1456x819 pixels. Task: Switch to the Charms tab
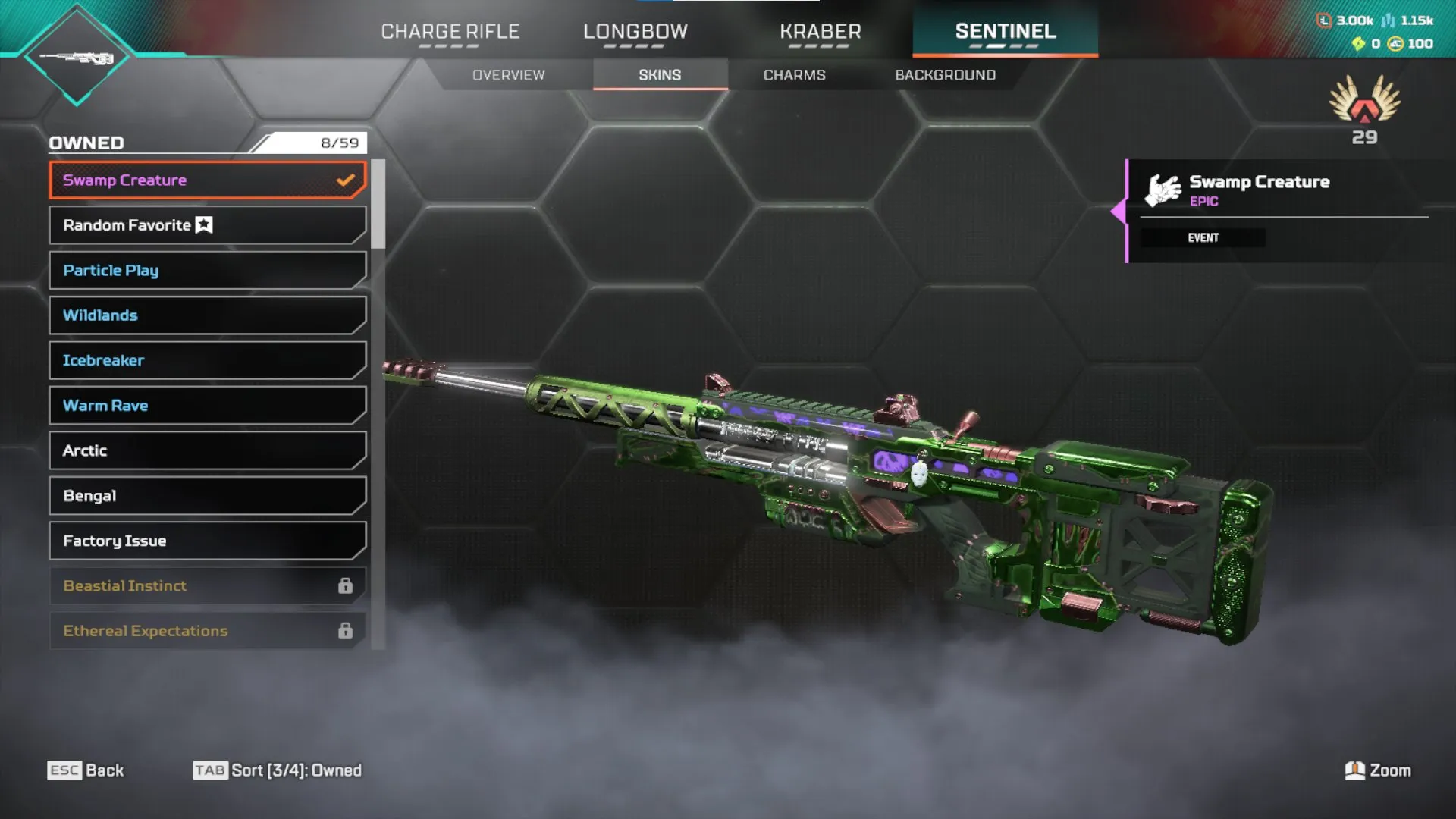[794, 74]
